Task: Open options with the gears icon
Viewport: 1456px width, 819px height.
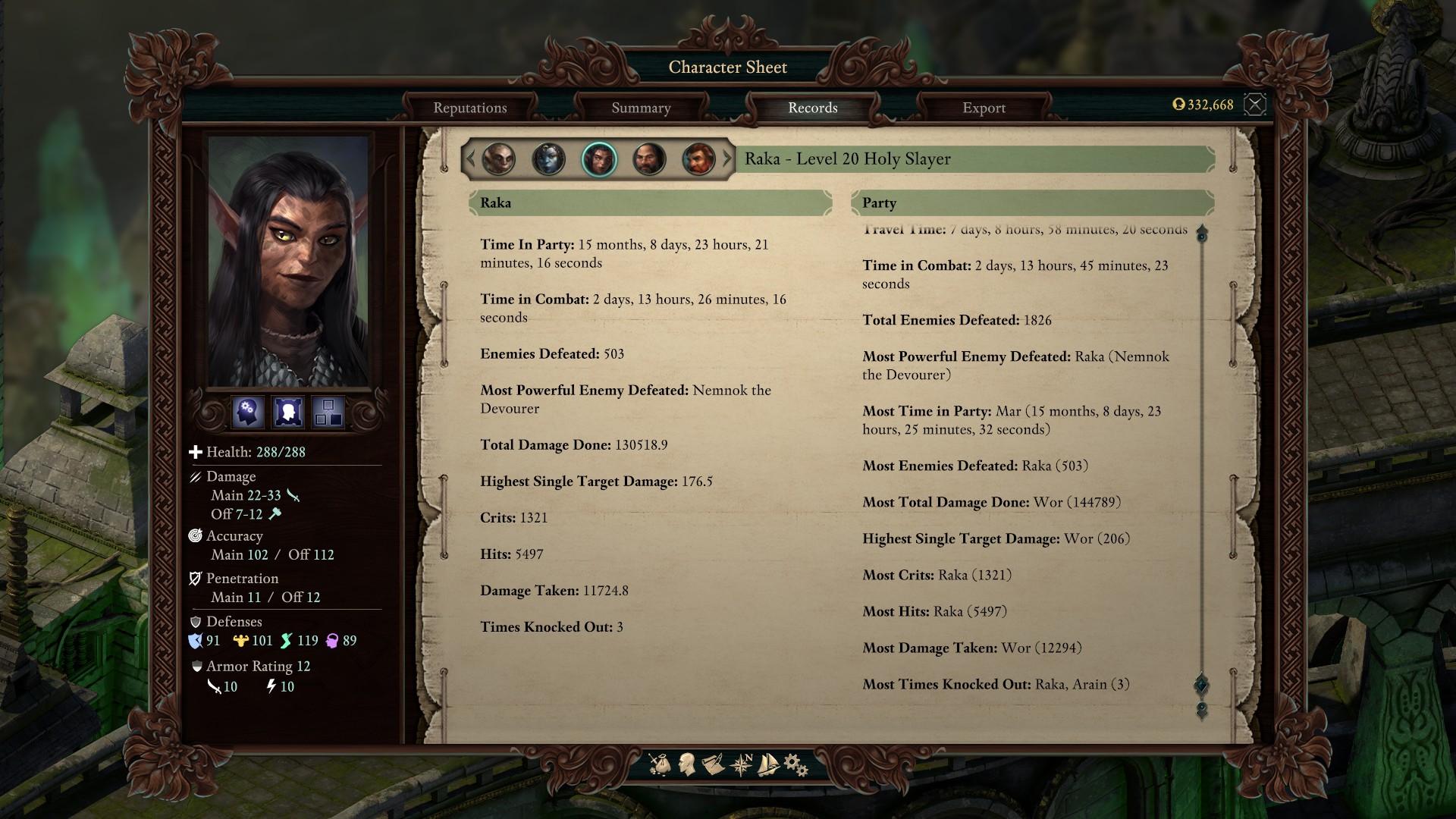Action: coord(795,764)
